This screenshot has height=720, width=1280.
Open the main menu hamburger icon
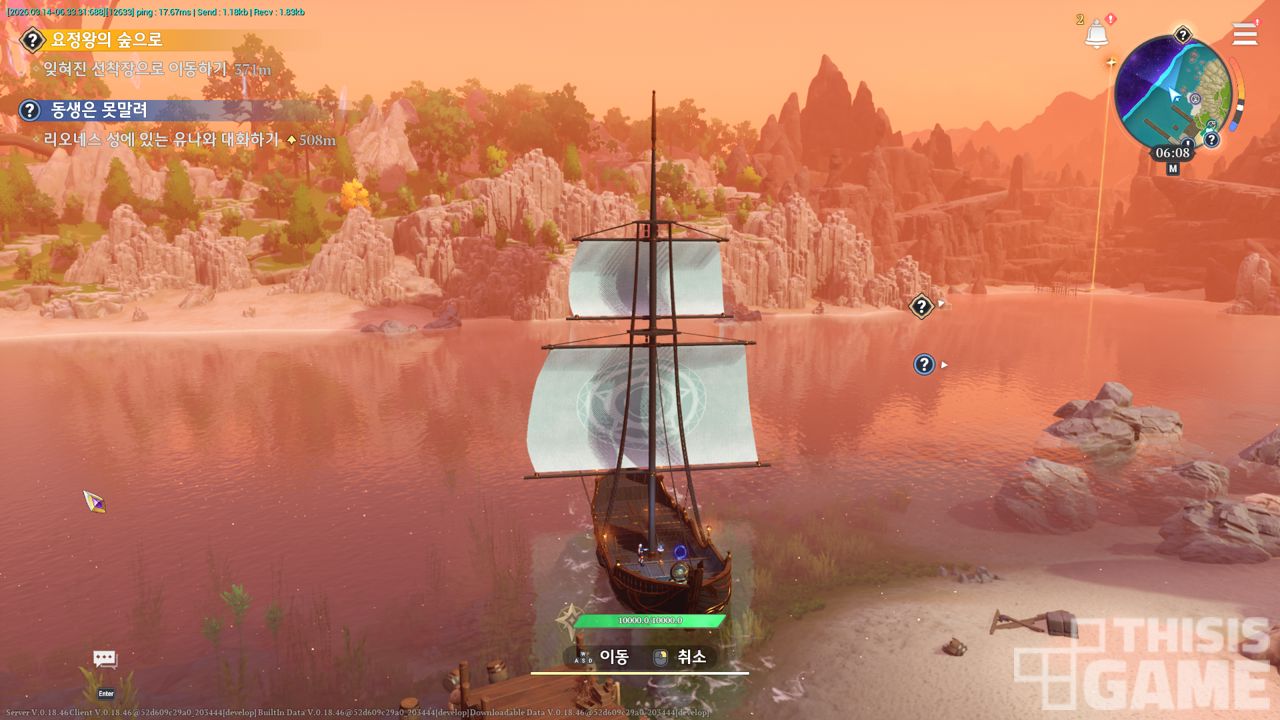[1244, 35]
